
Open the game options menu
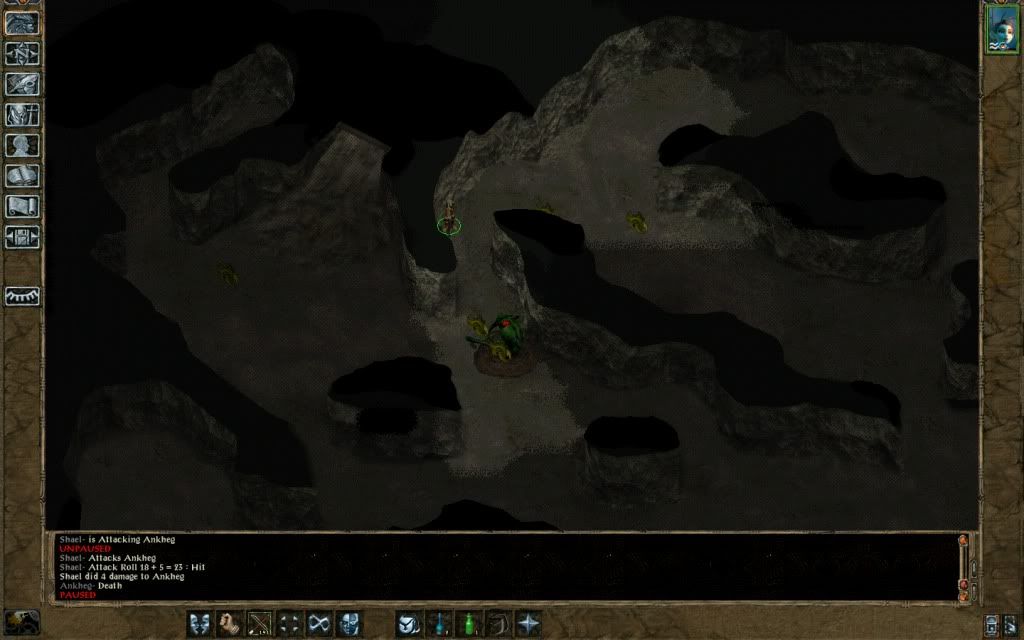tap(21, 238)
